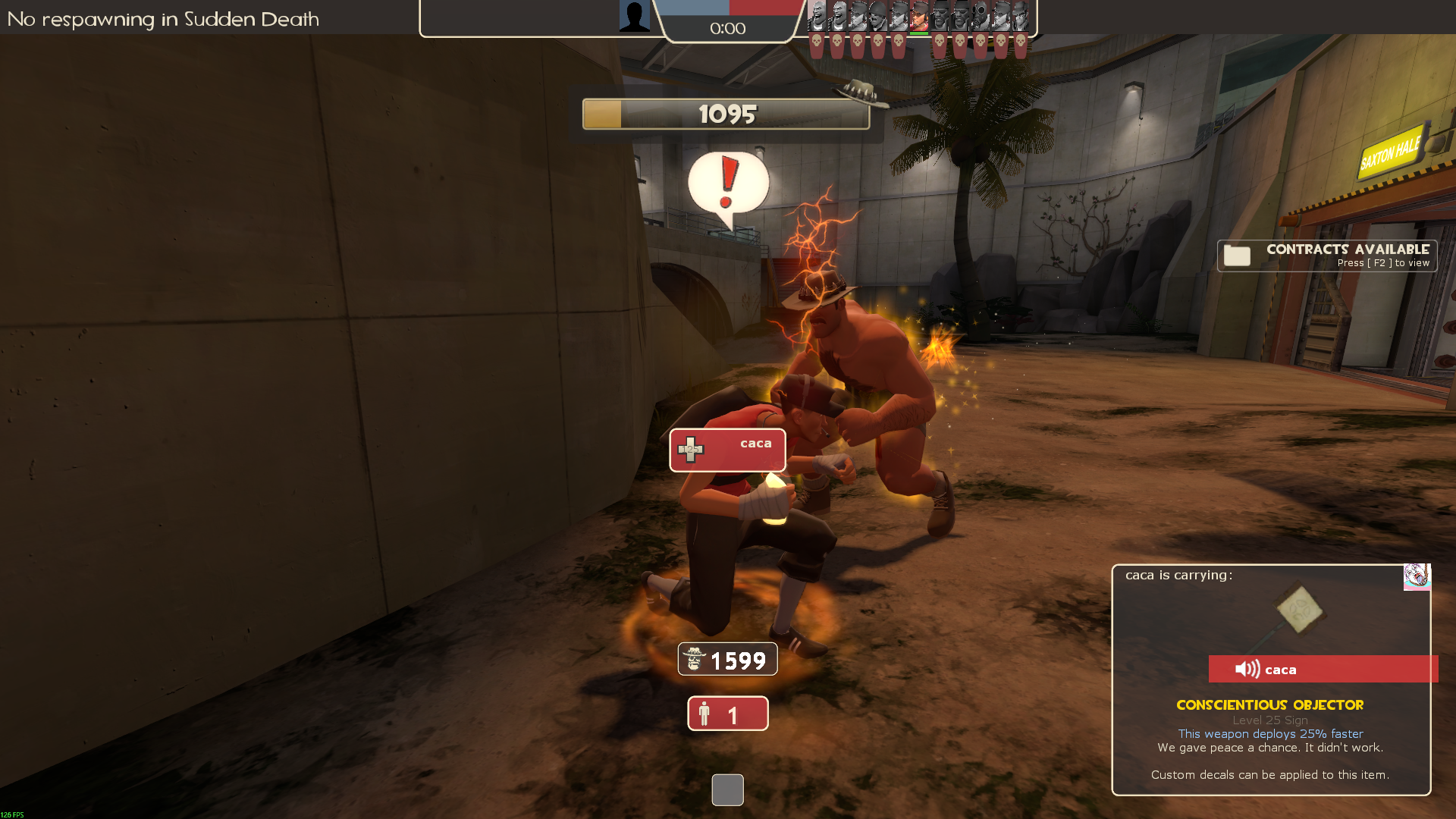Click the caca spectator target nameplate

pos(727,450)
